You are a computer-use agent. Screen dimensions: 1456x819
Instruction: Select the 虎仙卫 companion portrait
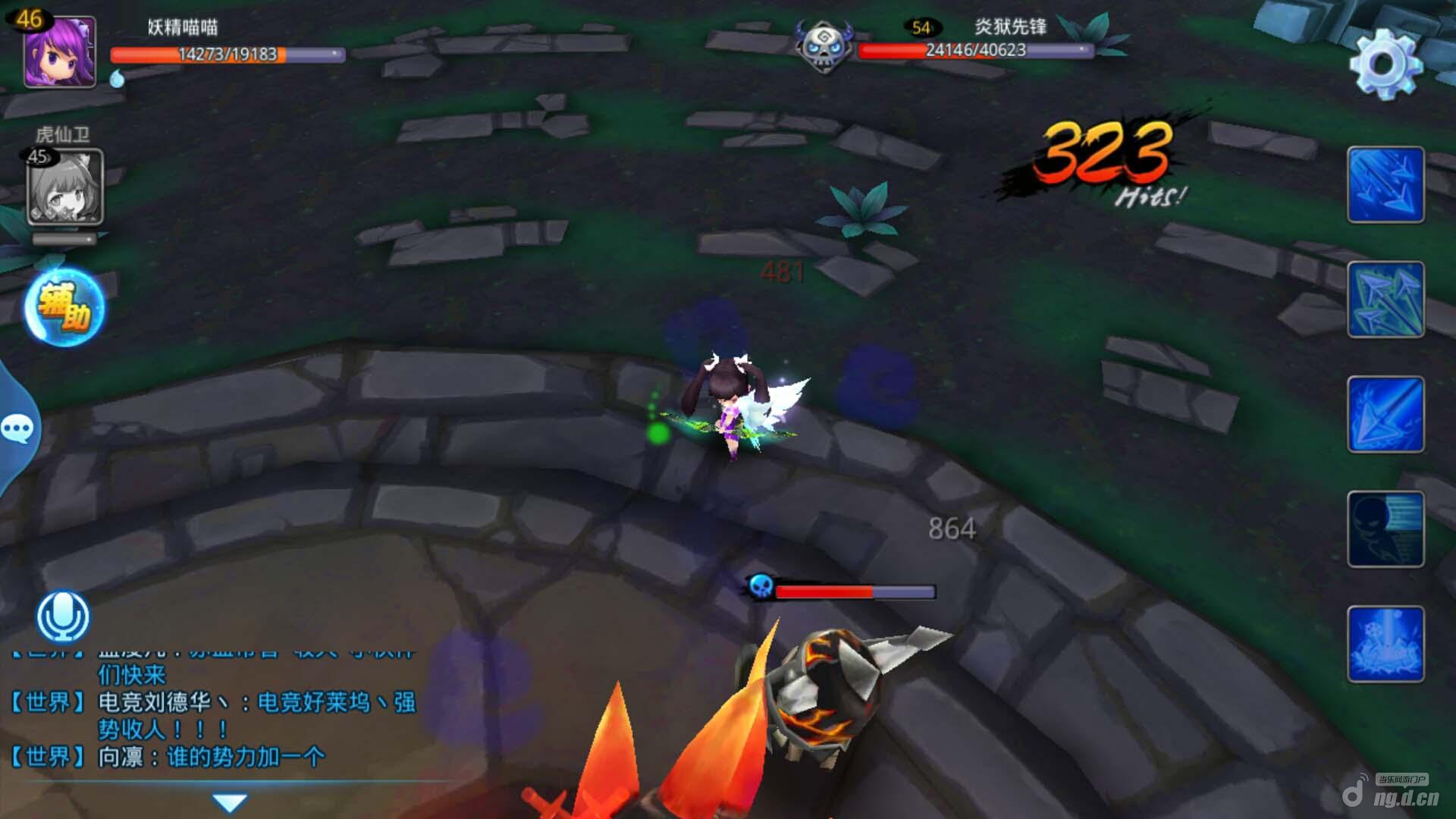click(x=65, y=187)
